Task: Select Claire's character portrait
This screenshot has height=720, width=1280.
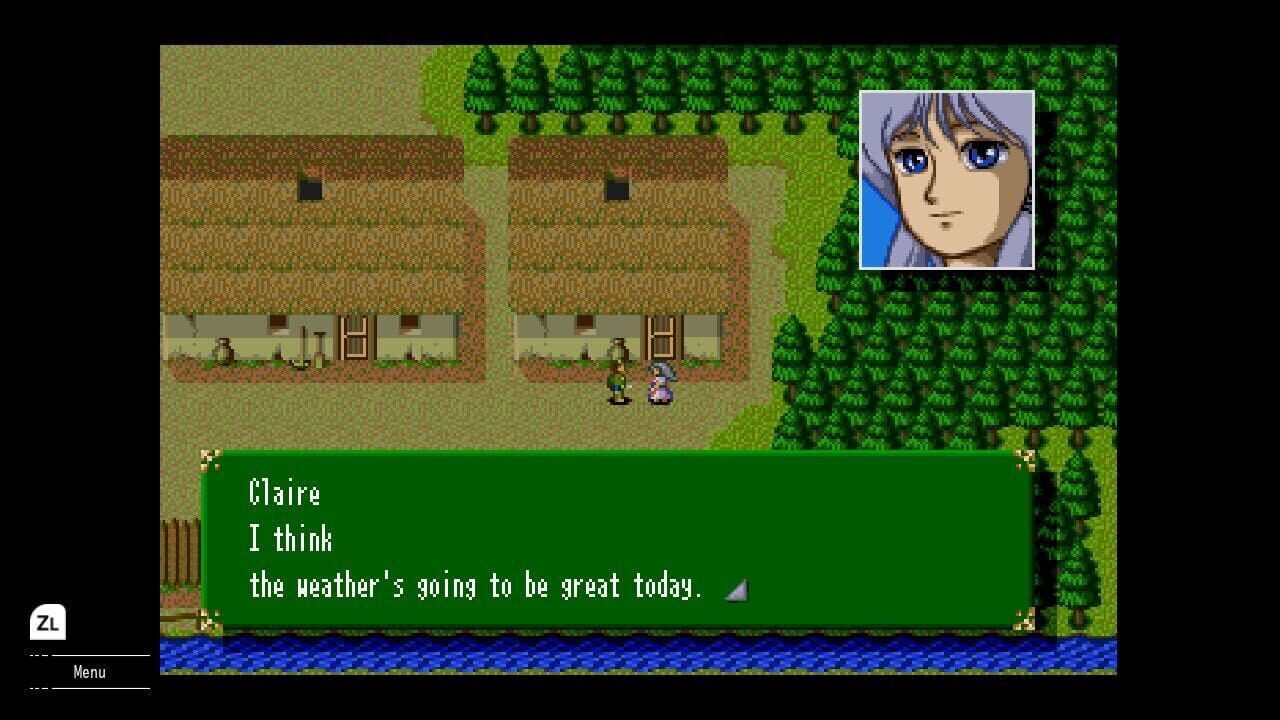Action: click(x=946, y=180)
